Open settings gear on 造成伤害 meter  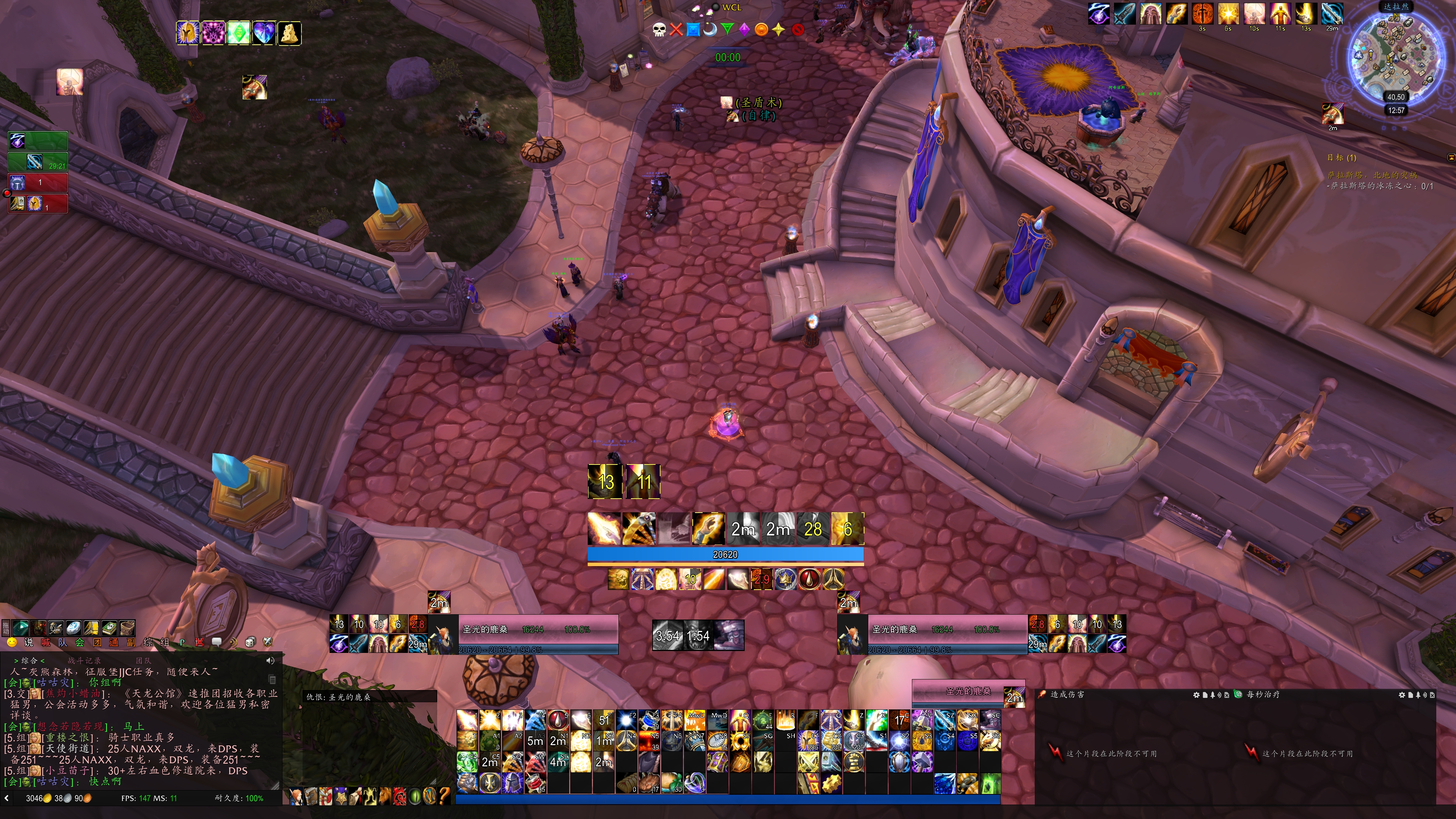[1196, 695]
